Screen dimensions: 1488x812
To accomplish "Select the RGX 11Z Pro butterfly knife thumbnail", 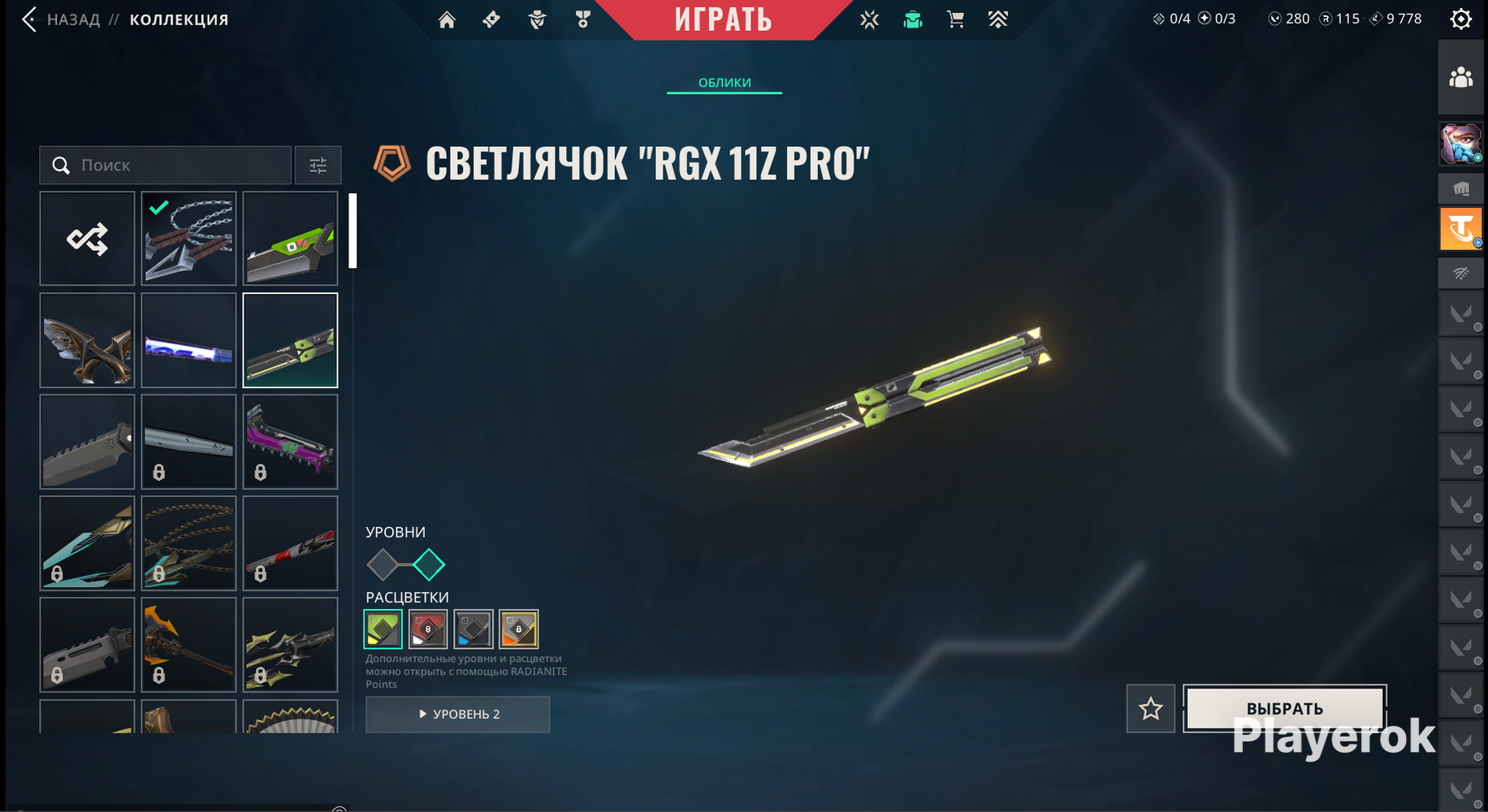I will pyautogui.click(x=290, y=340).
